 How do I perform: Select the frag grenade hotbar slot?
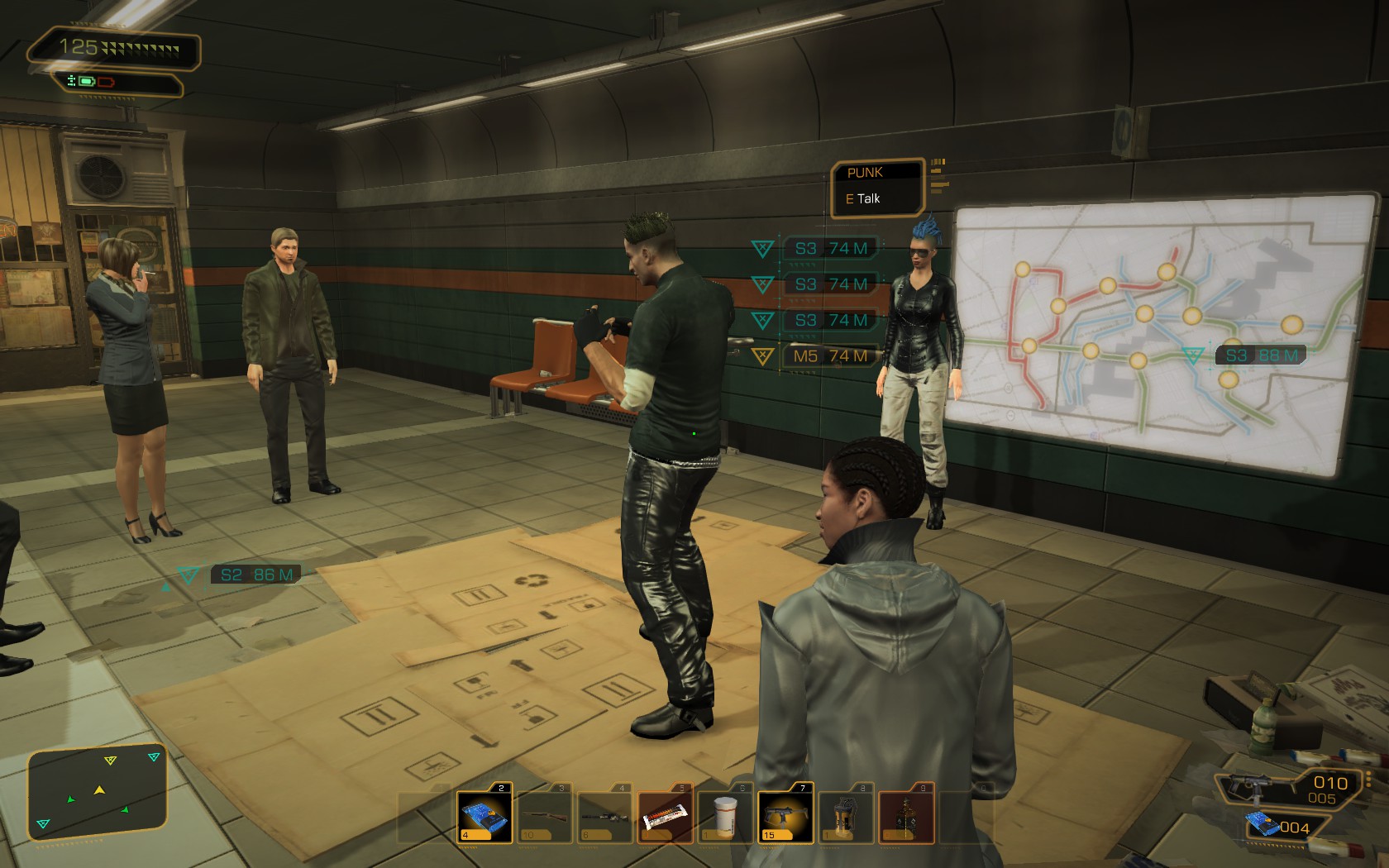click(x=846, y=815)
